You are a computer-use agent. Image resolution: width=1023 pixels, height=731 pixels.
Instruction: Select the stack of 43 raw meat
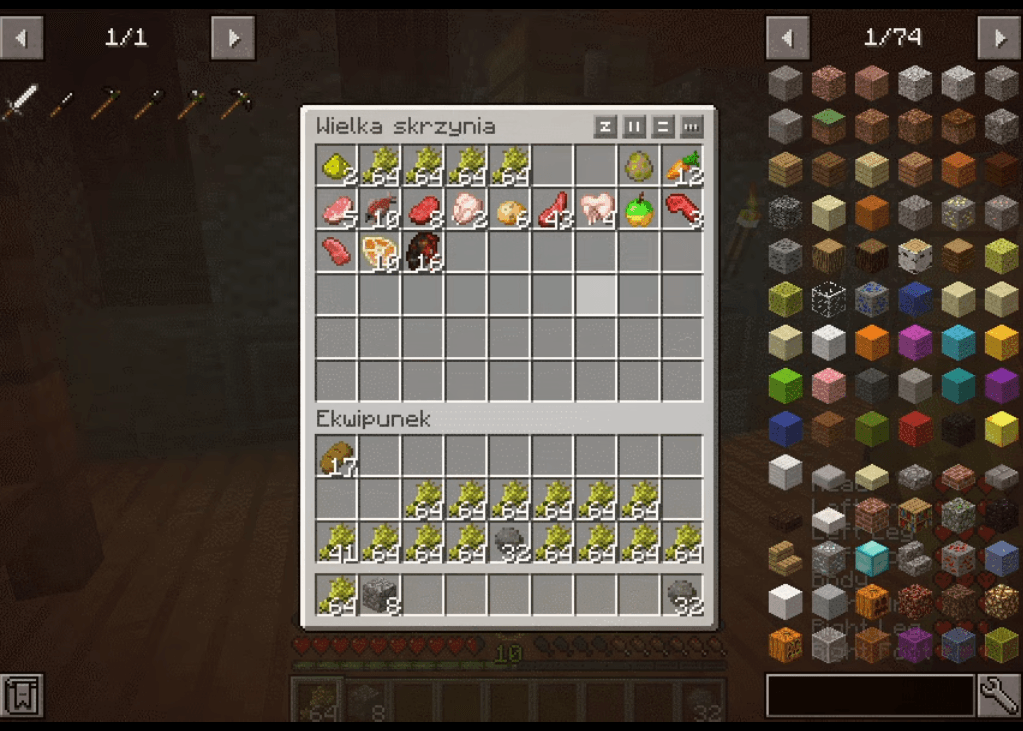click(x=553, y=210)
